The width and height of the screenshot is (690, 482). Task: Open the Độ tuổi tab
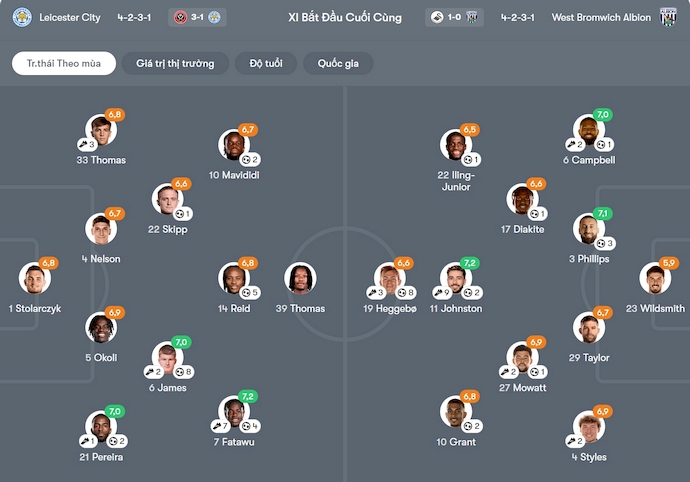click(x=267, y=63)
